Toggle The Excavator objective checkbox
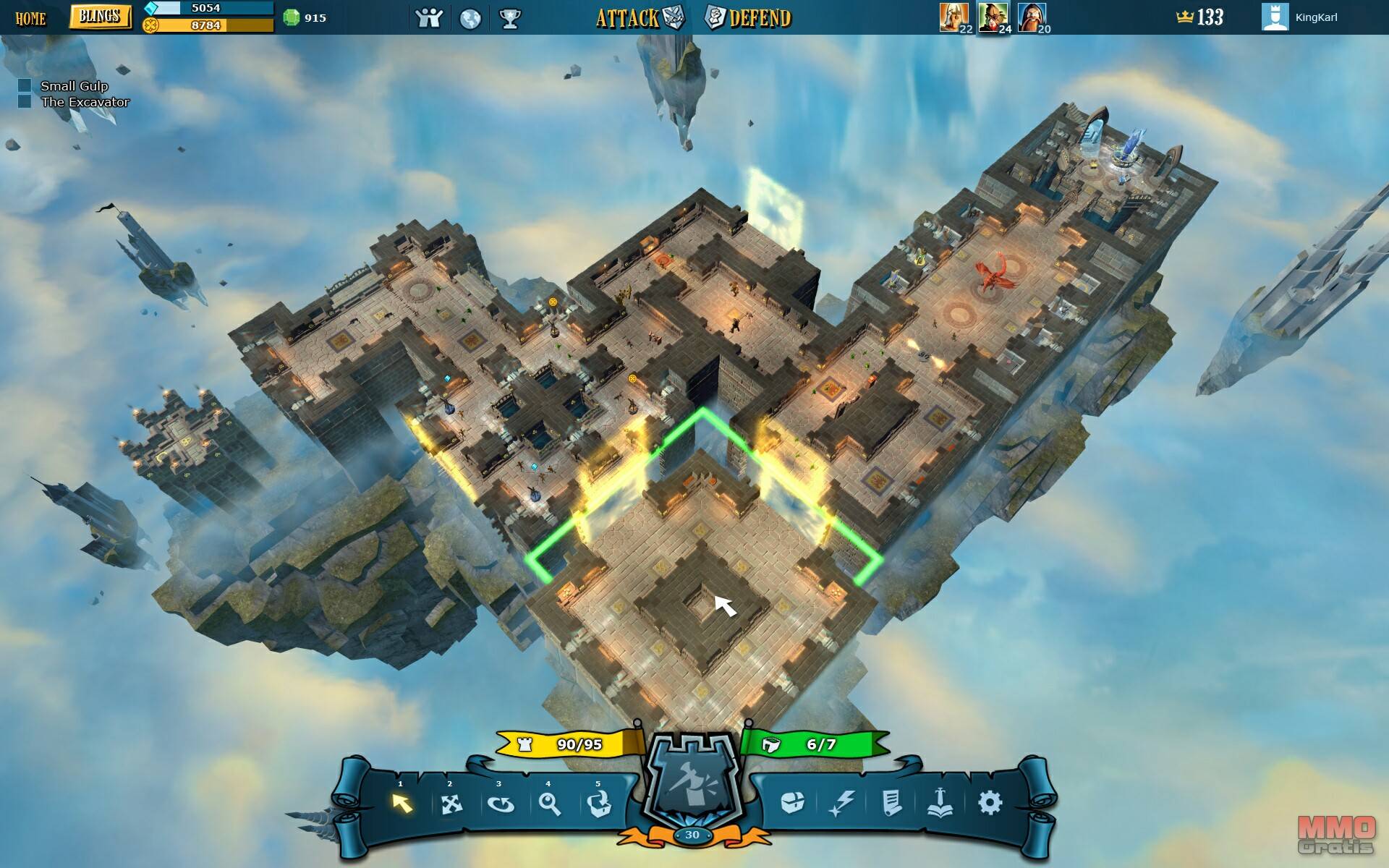This screenshot has width=1389, height=868. pos(25,102)
